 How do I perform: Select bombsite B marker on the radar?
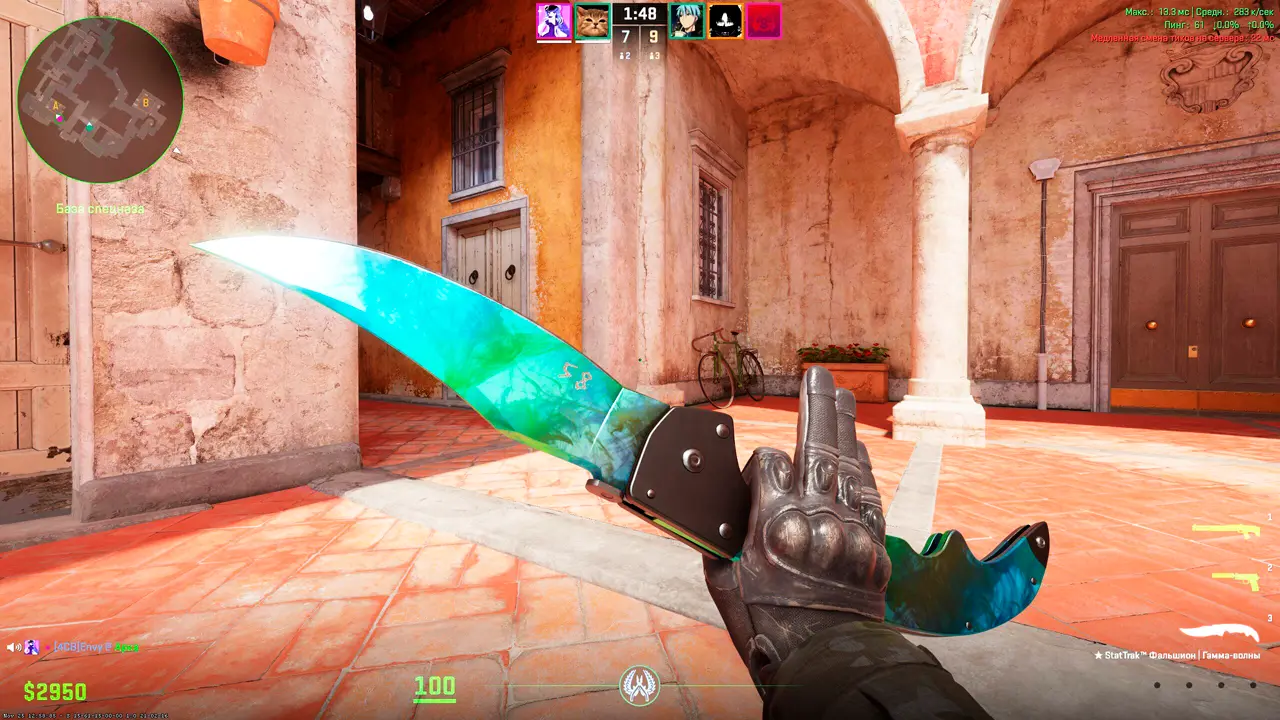coord(145,102)
